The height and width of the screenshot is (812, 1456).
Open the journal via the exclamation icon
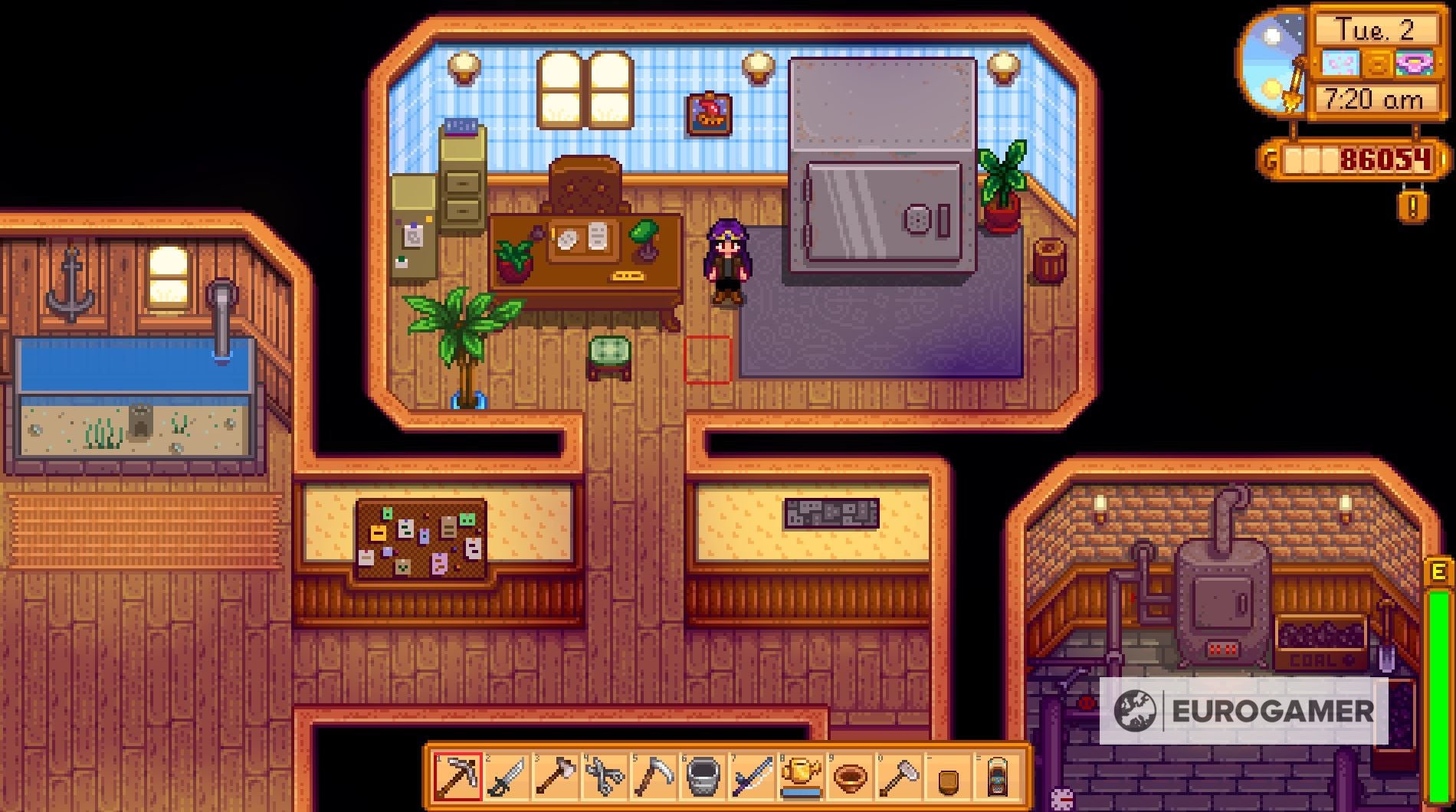click(x=1413, y=205)
